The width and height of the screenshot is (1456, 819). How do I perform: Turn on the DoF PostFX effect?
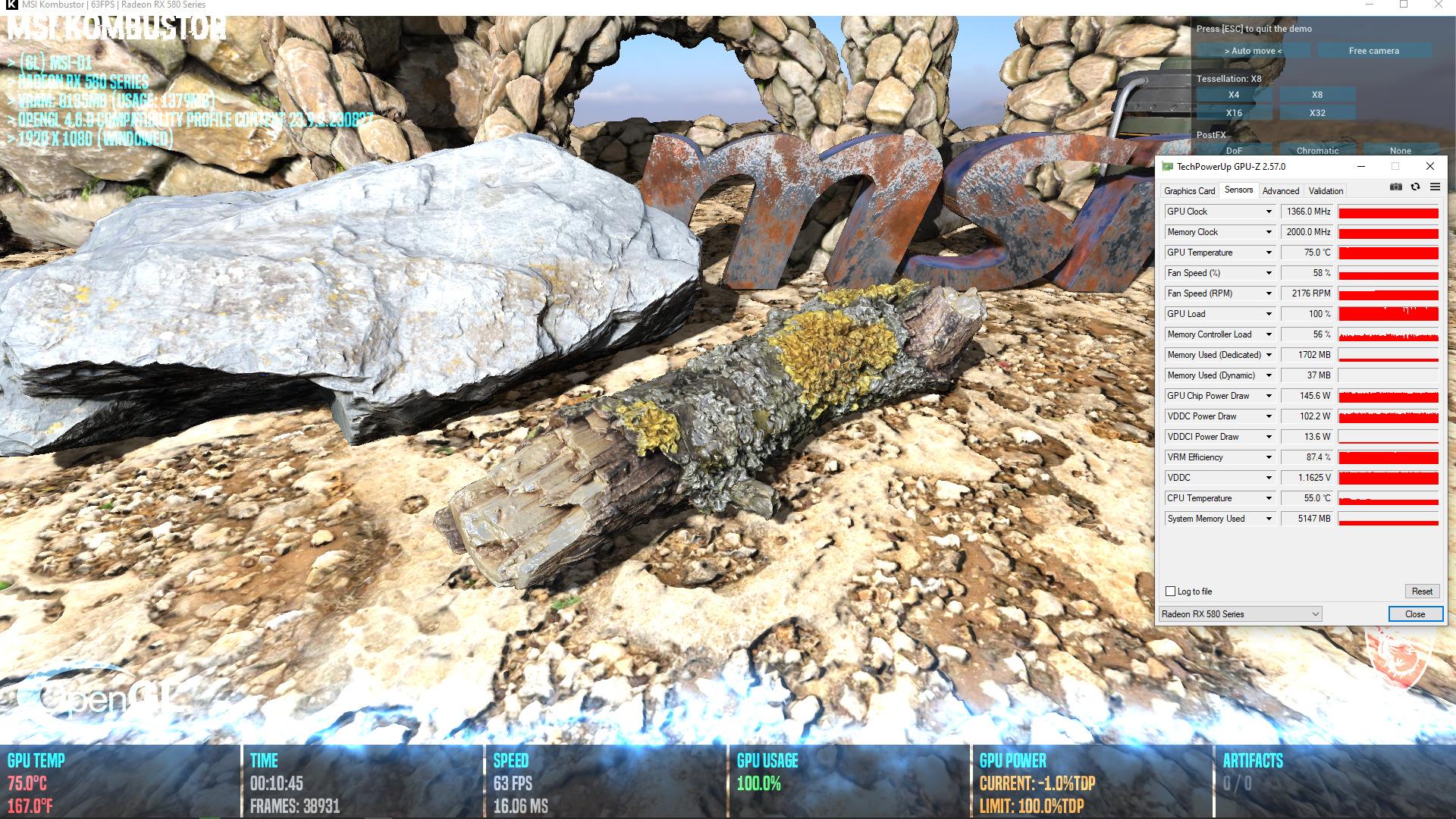click(x=1234, y=150)
